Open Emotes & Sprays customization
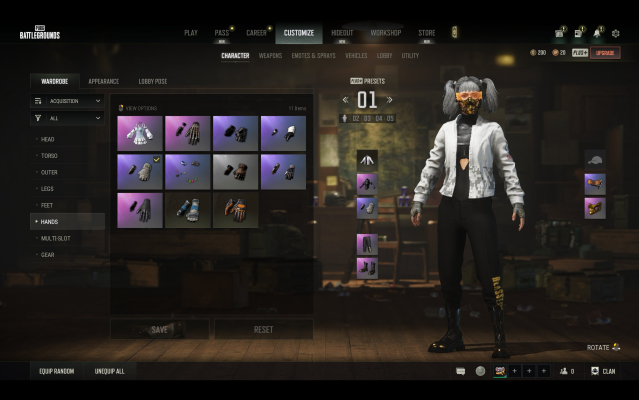This screenshot has height=400, width=639. (x=314, y=56)
